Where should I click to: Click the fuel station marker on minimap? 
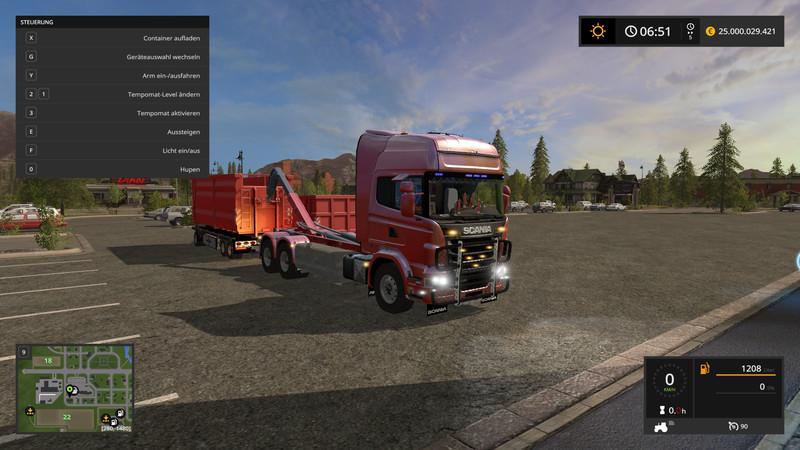pyautogui.click(x=119, y=413)
